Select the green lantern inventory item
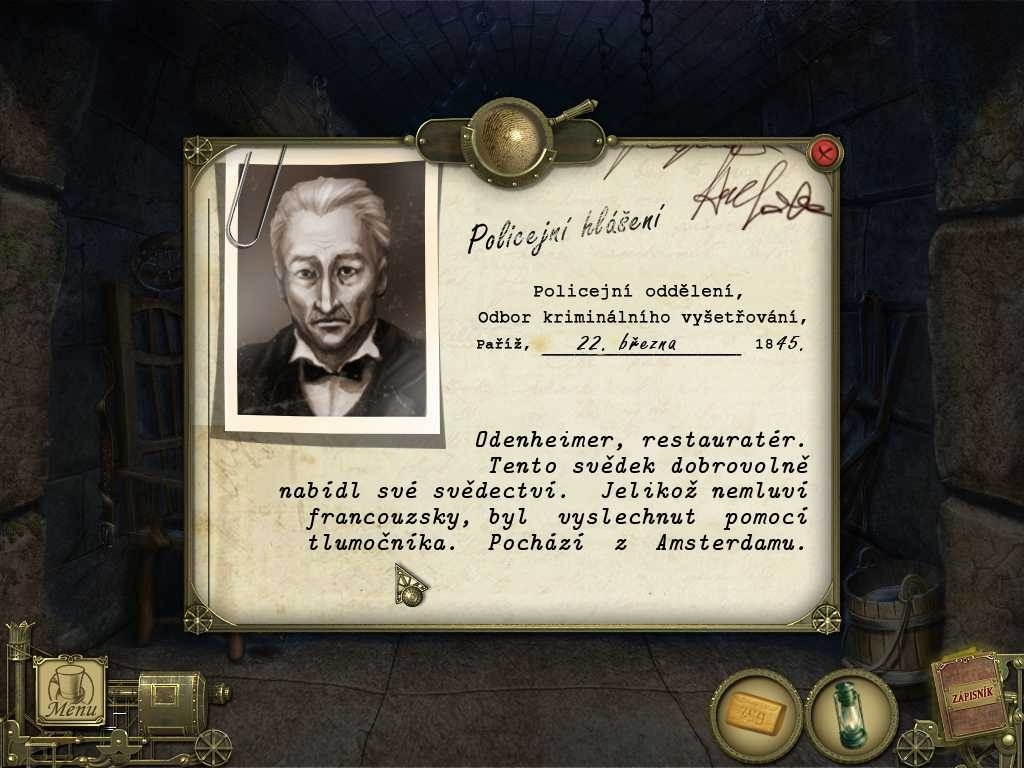 [x=851, y=712]
